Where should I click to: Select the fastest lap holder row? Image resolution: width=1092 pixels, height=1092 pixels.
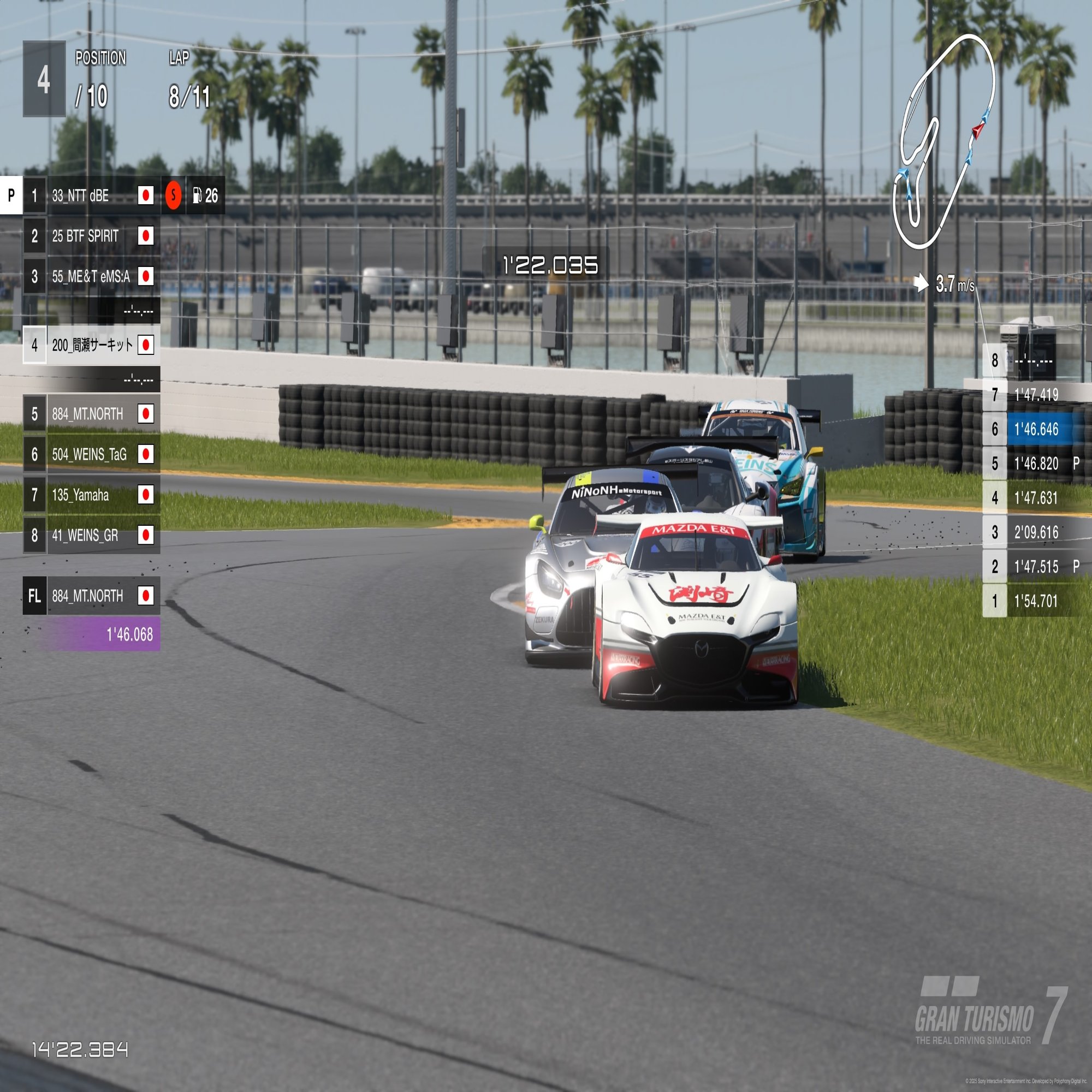[91, 596]
